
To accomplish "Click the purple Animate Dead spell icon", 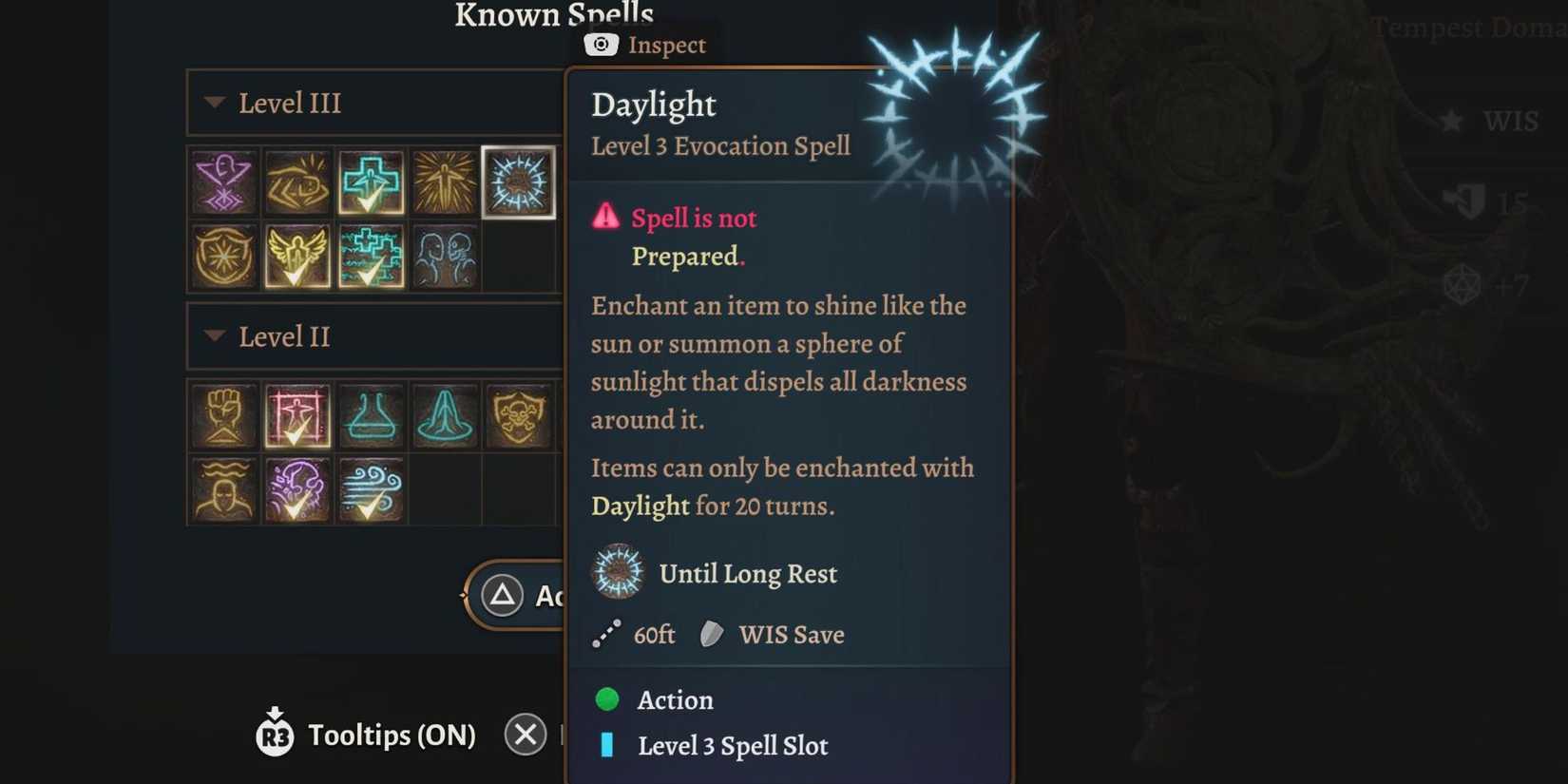I will [x=223, y=182].
